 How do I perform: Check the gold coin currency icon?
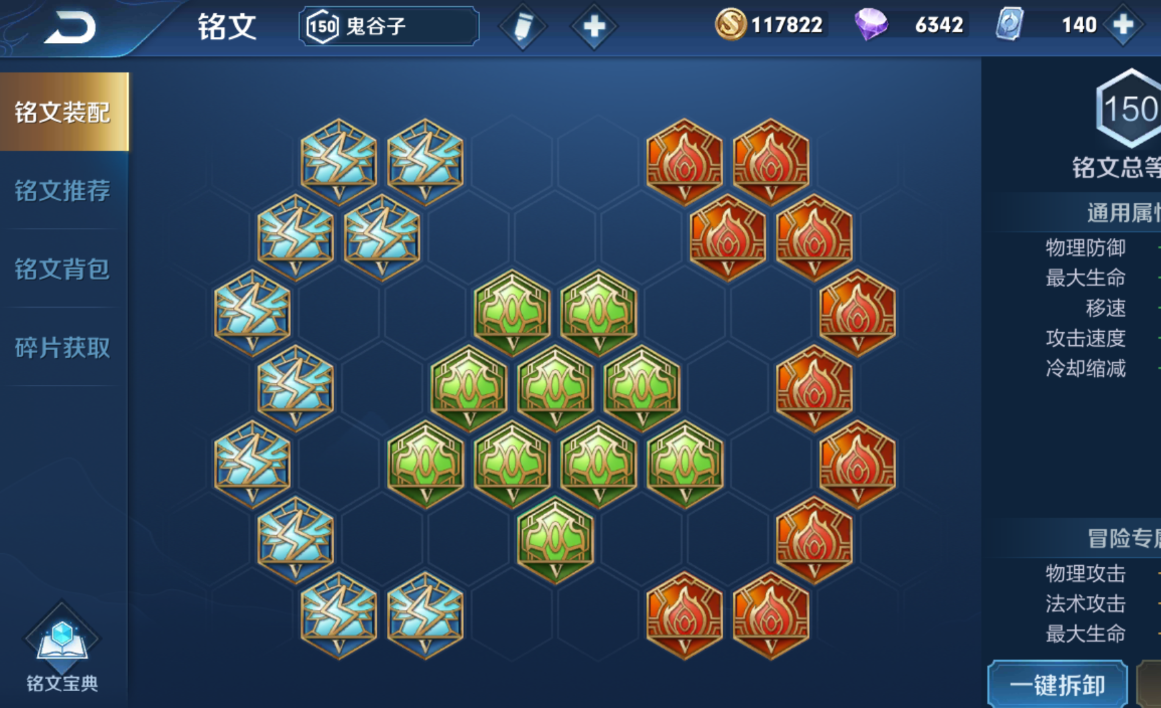pyautogui.click(x=731, y=25)
